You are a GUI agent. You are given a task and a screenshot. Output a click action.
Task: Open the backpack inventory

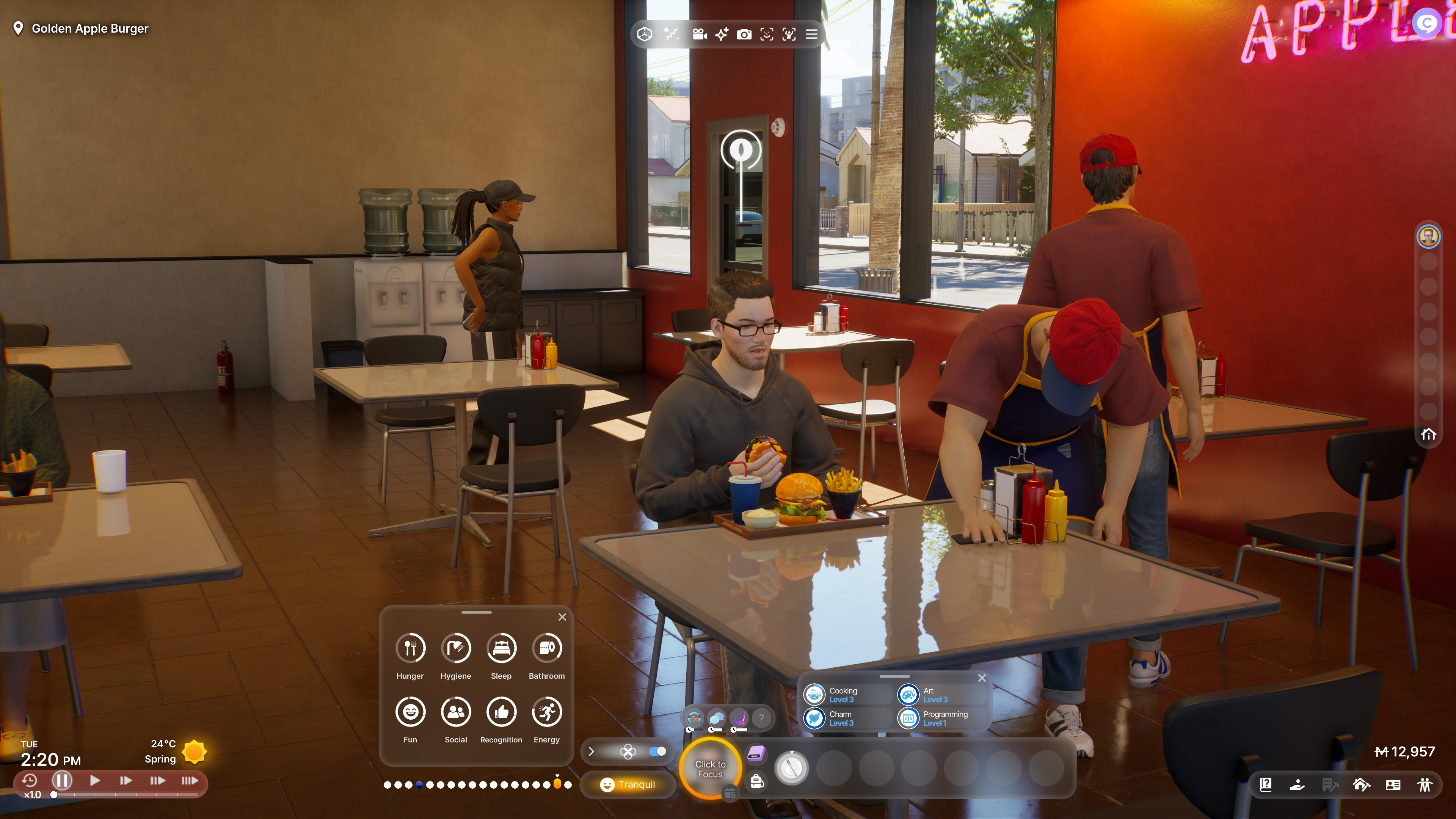tap(757, 782)
